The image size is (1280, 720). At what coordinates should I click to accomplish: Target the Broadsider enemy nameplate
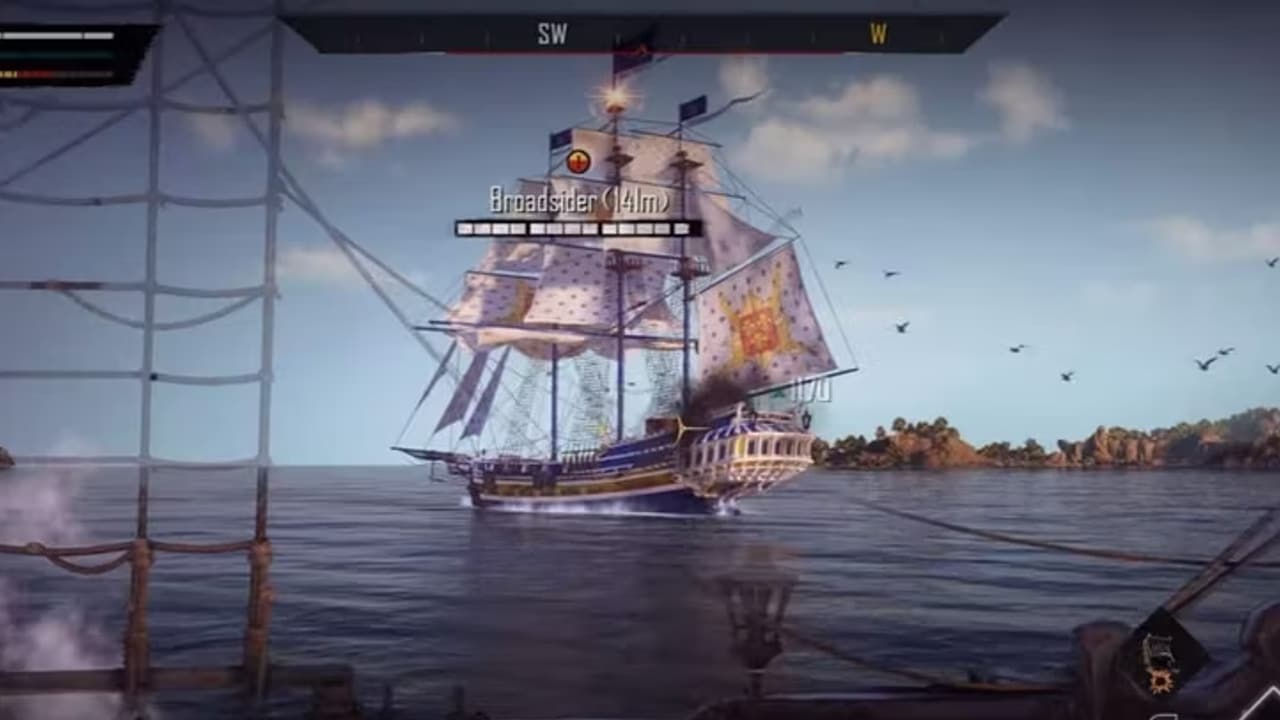pos(579,200)
